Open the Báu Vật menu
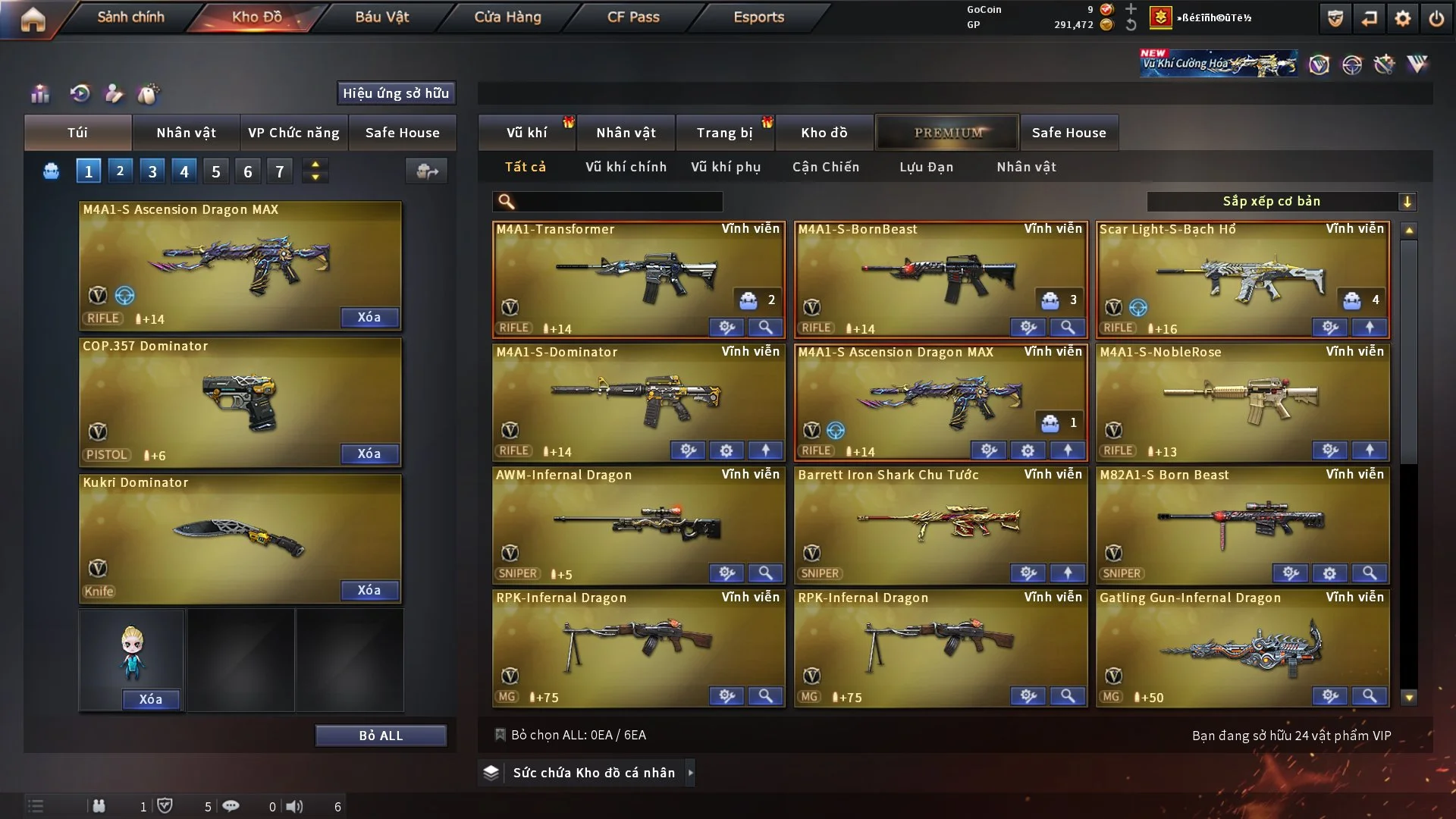This screenshot has height=819, width=1456. (x=381, y=17)
